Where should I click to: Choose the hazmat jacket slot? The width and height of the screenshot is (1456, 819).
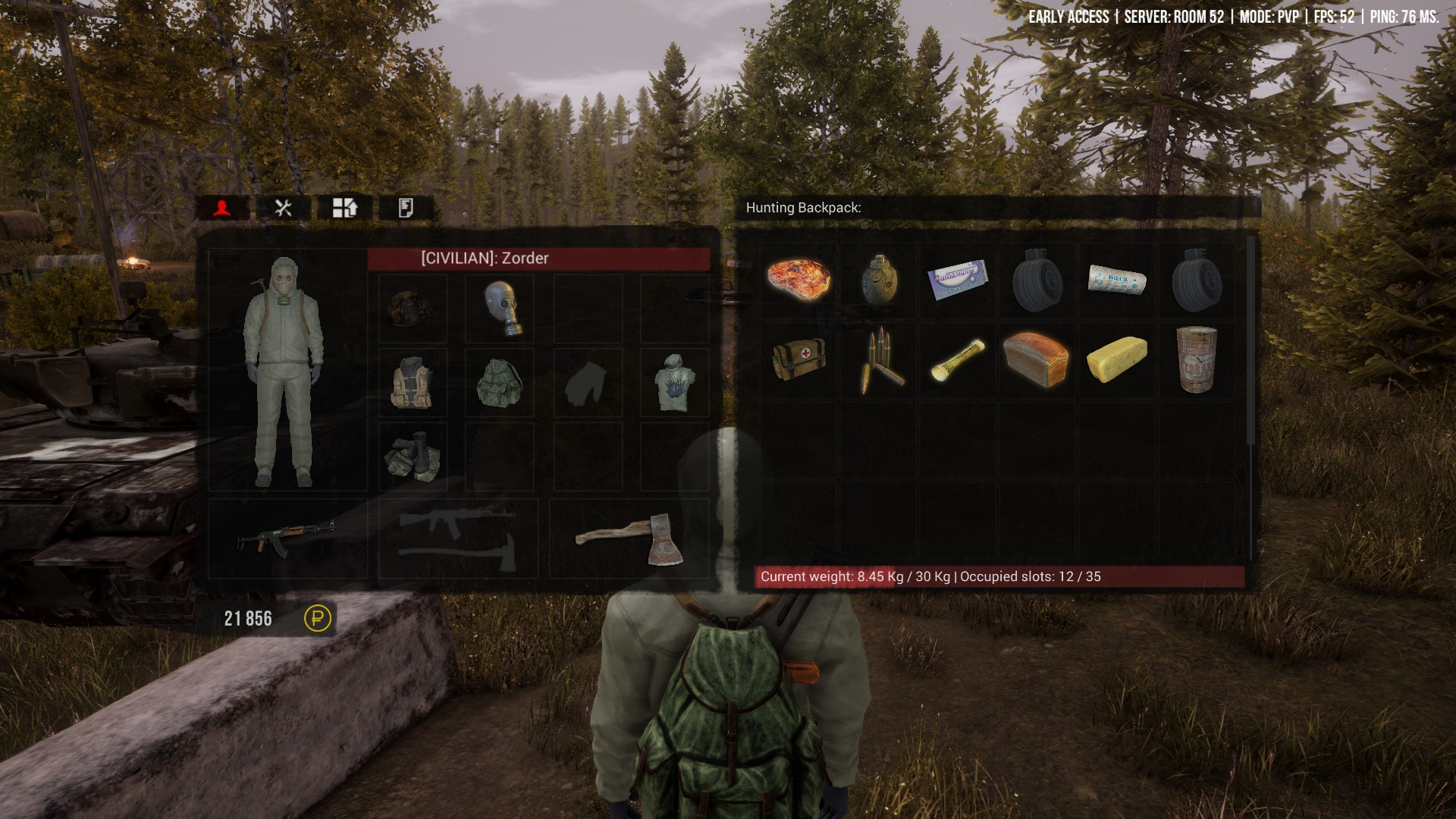click(x=674, y=383)
